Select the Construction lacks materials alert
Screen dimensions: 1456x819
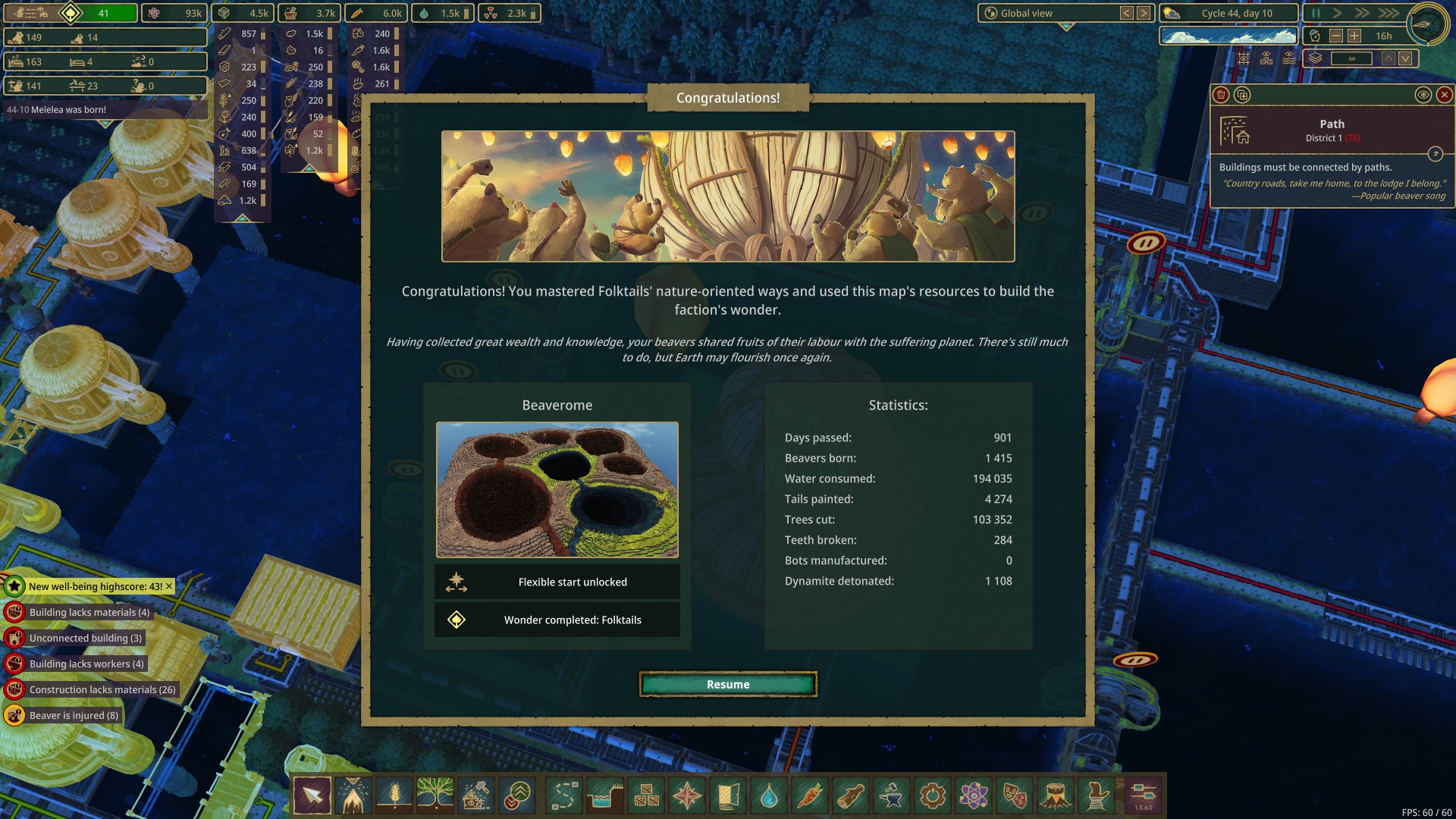[x=102, y=689]
